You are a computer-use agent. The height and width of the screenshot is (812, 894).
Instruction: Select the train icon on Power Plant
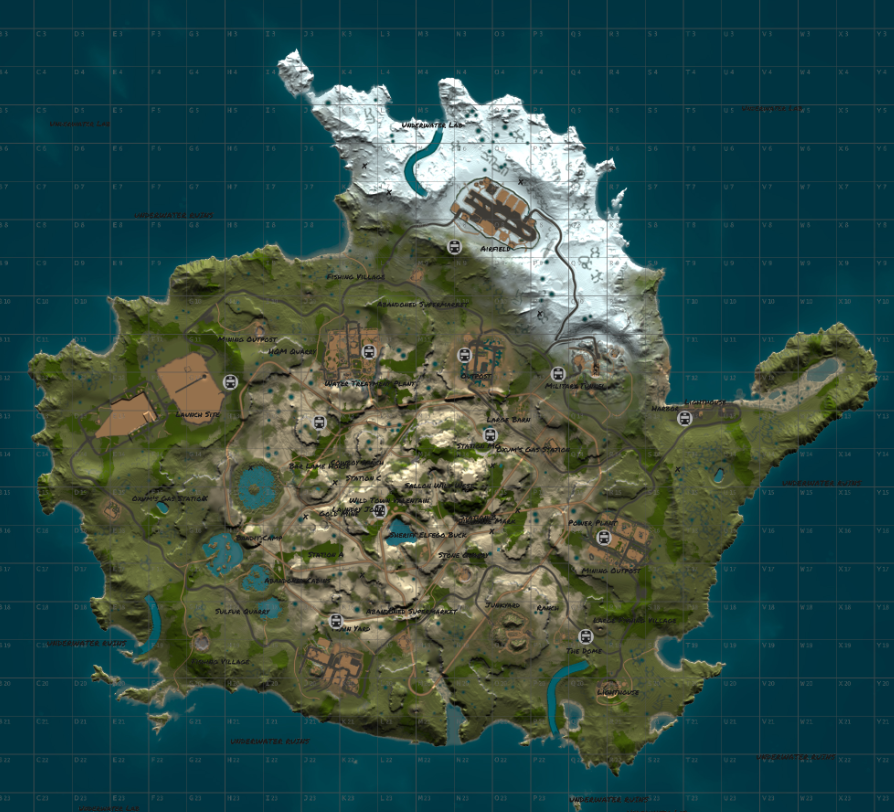[x=602, y=537]
